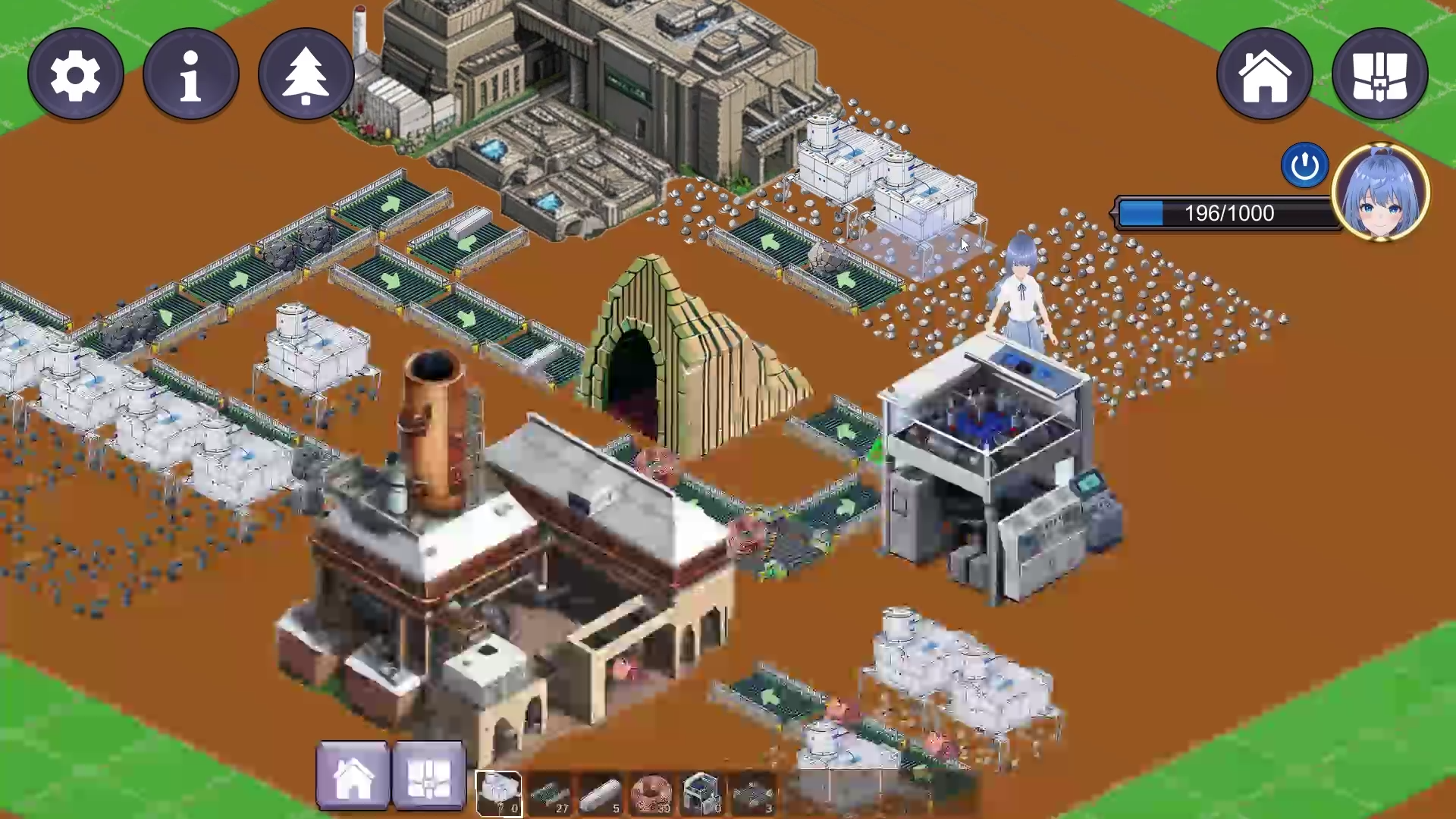Select the white machine hotbar slot
This screenshot has height=819, width=1456.
pos(498,793)
